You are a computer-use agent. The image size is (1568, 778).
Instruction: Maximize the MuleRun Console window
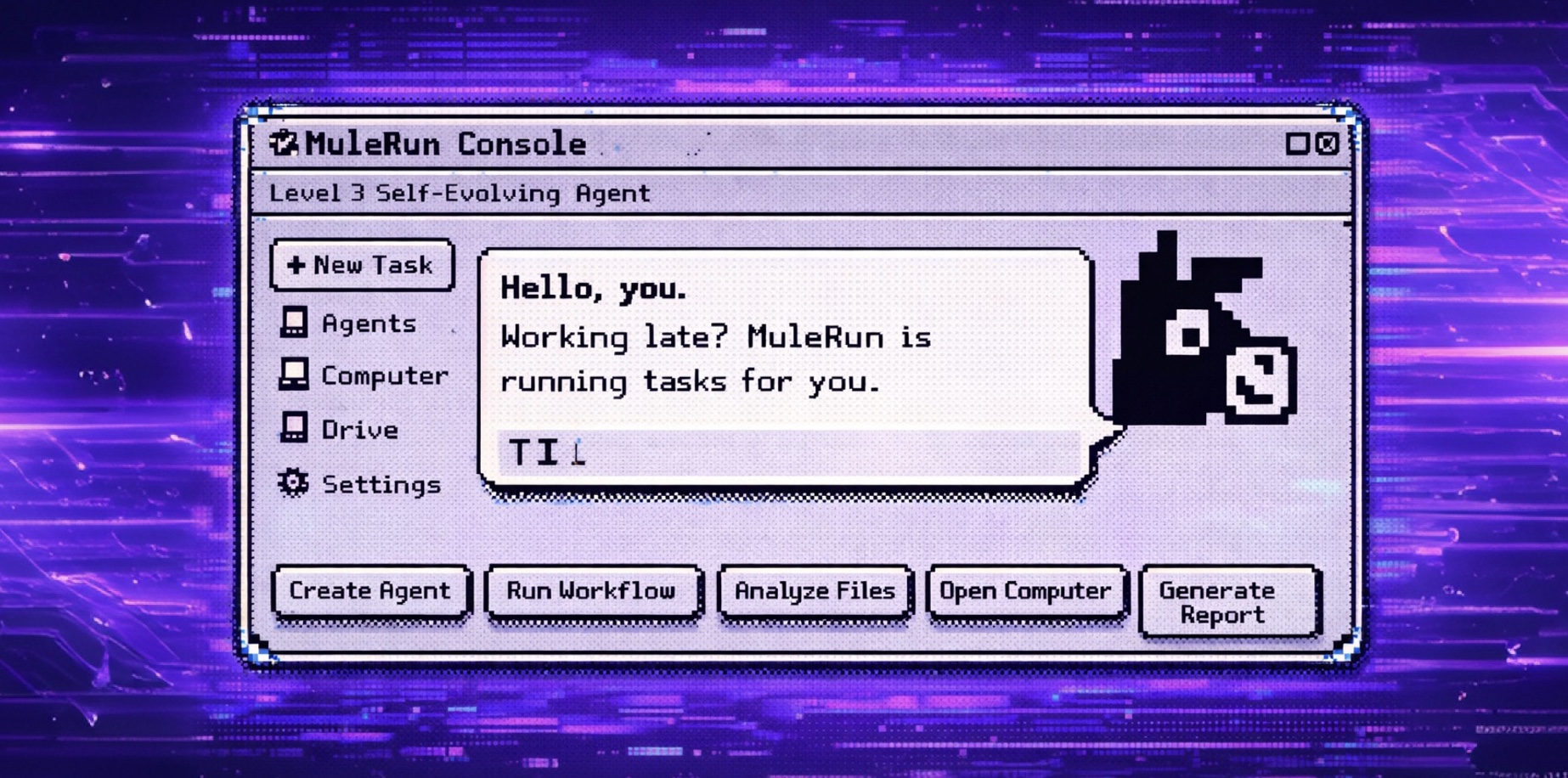tap(1297, 144)
